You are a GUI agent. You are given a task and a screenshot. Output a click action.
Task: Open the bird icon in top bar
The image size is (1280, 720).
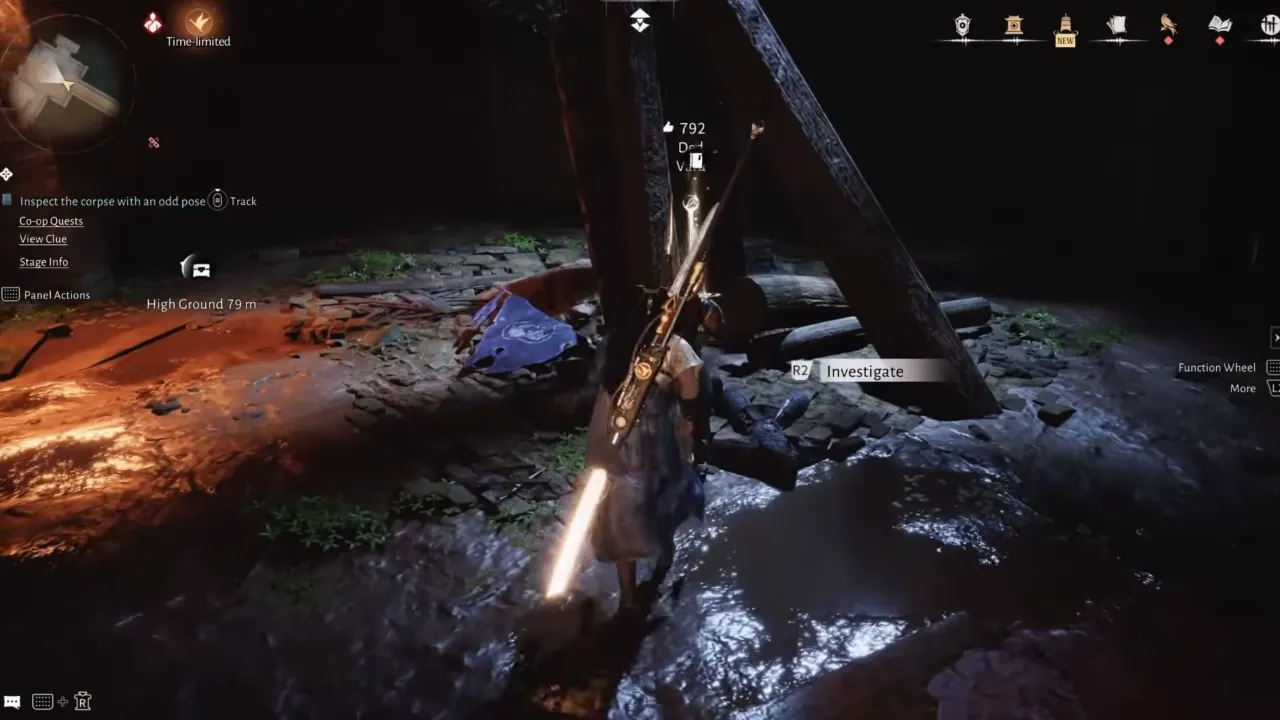(x=1168, y=25)
